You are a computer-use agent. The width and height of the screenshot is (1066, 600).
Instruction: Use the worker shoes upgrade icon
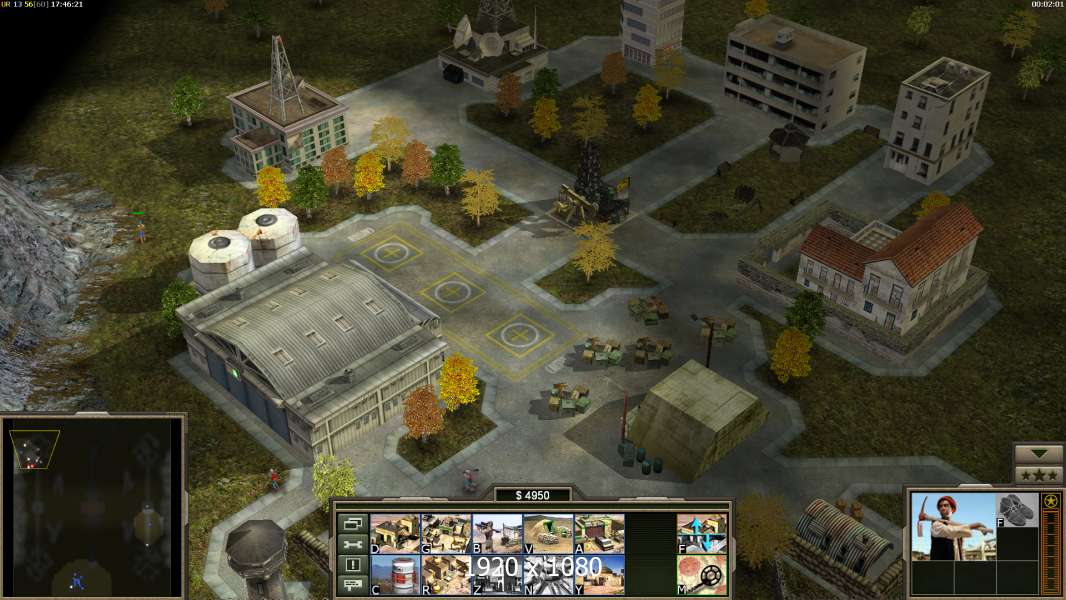1017,510
